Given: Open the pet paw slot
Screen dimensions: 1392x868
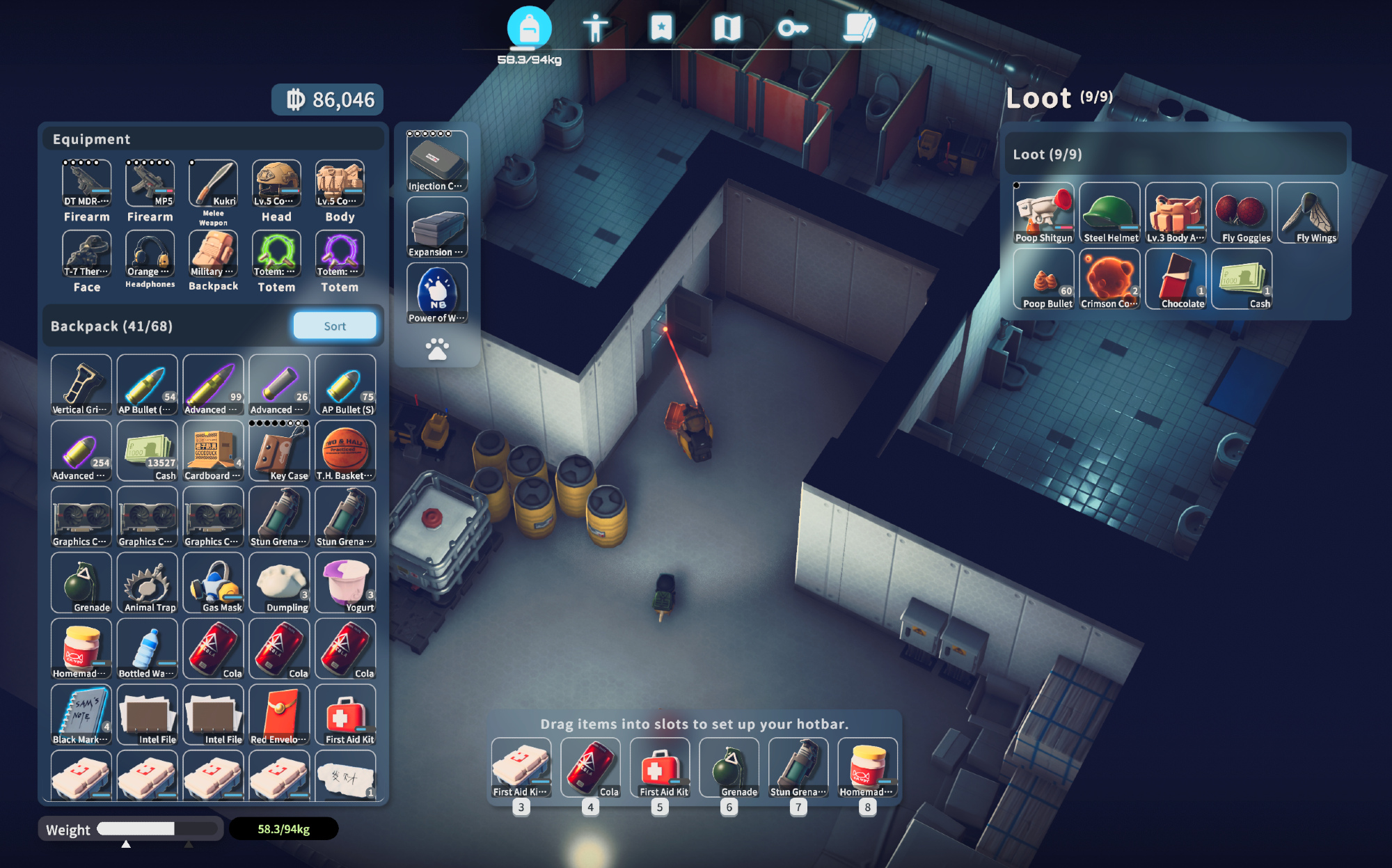Looking at the screenshot, I should pos(437,349).
